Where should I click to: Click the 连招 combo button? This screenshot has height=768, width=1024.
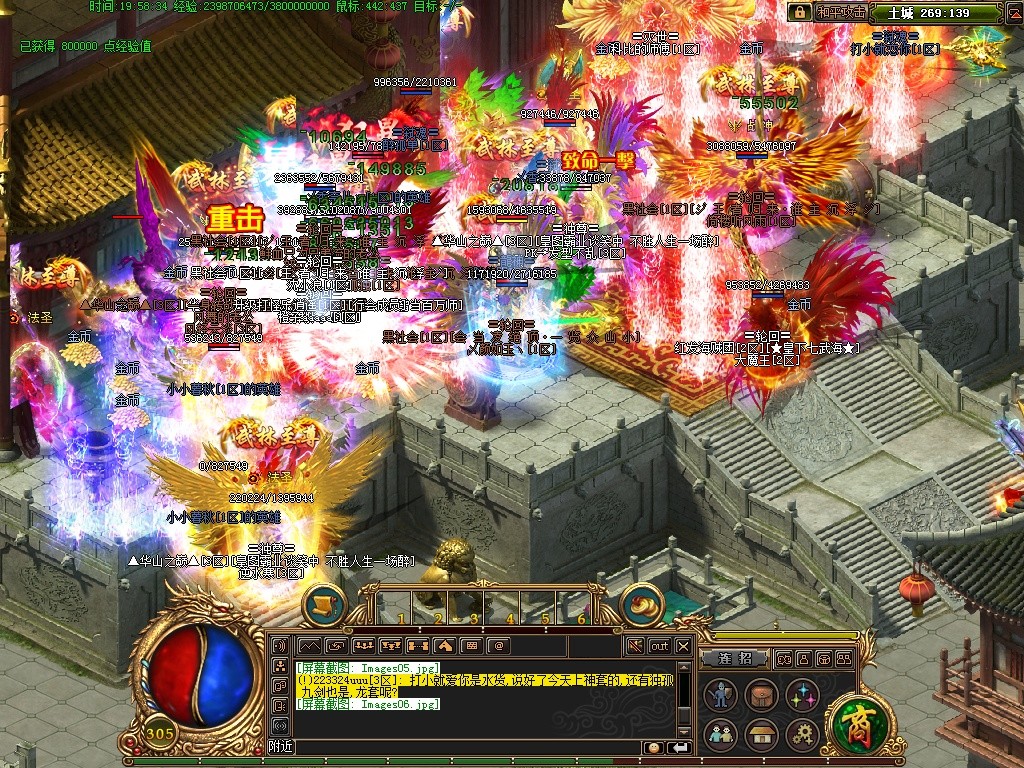(x=734, y=658)
